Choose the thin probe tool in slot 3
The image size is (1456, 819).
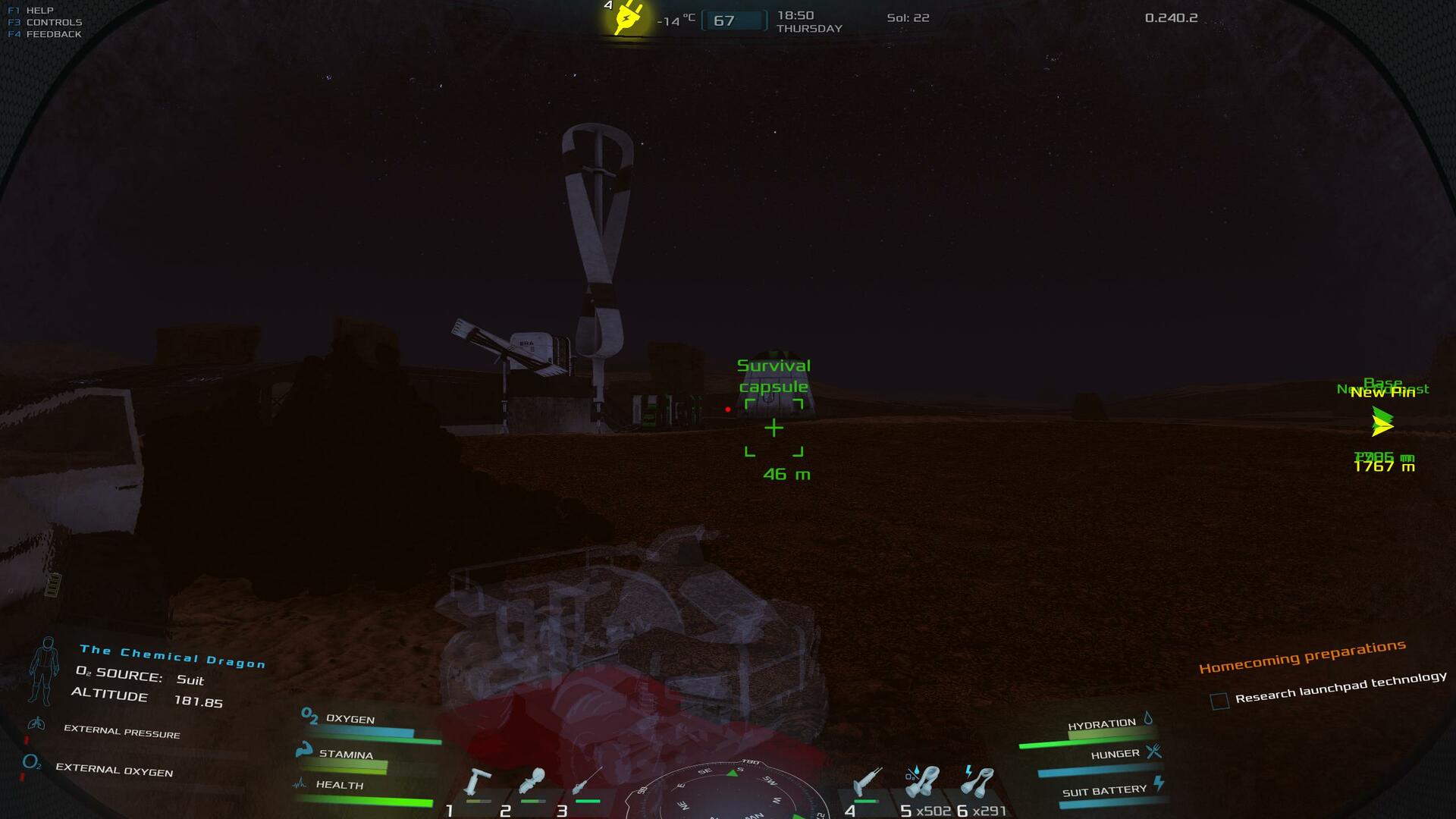coord(587,781)
